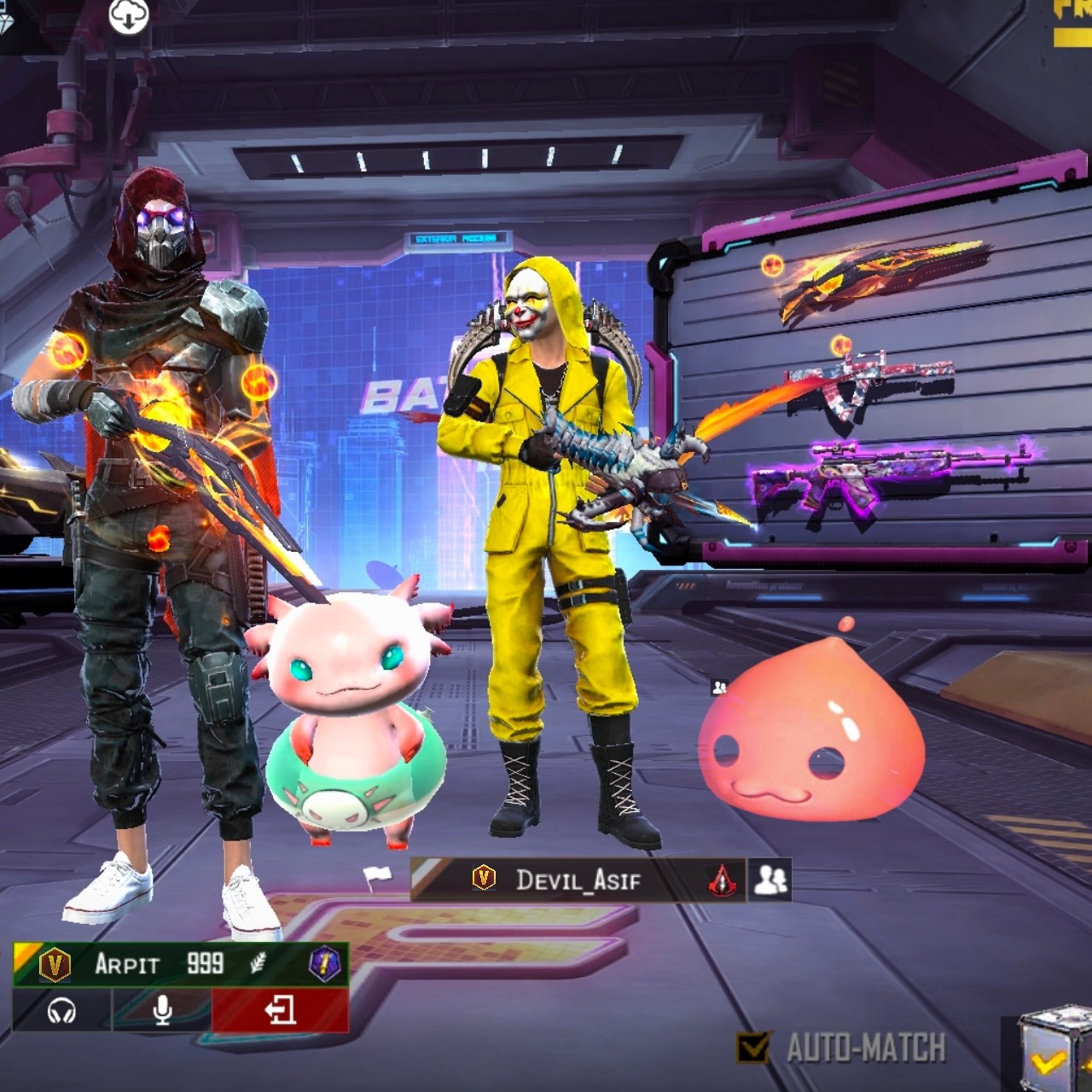The image size is (1092, 1092).
Task: Open Devil_Asif's player nameplate
Action: pos(577,880)
